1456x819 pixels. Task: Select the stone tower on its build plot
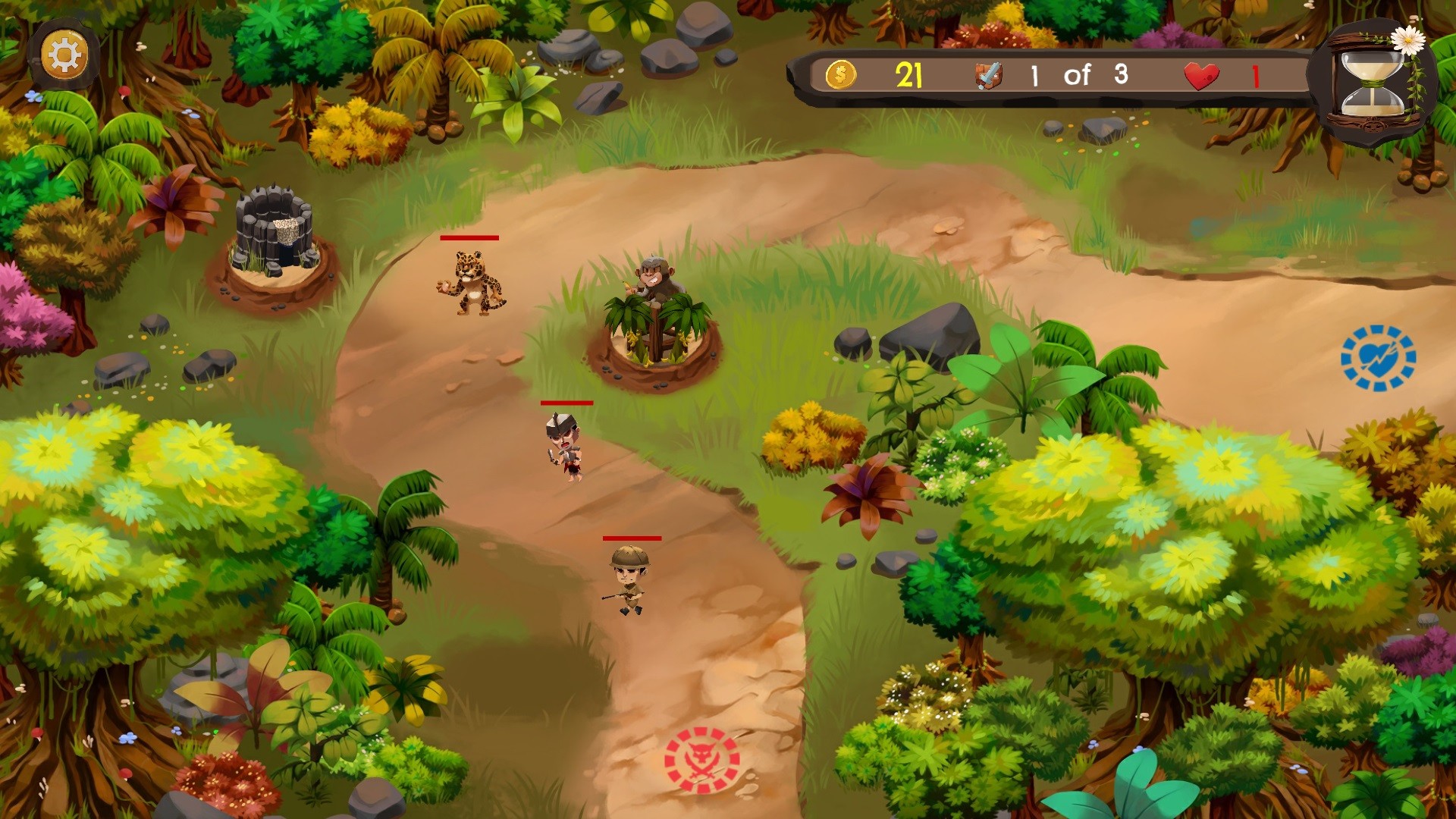click(x=273, y=231)
